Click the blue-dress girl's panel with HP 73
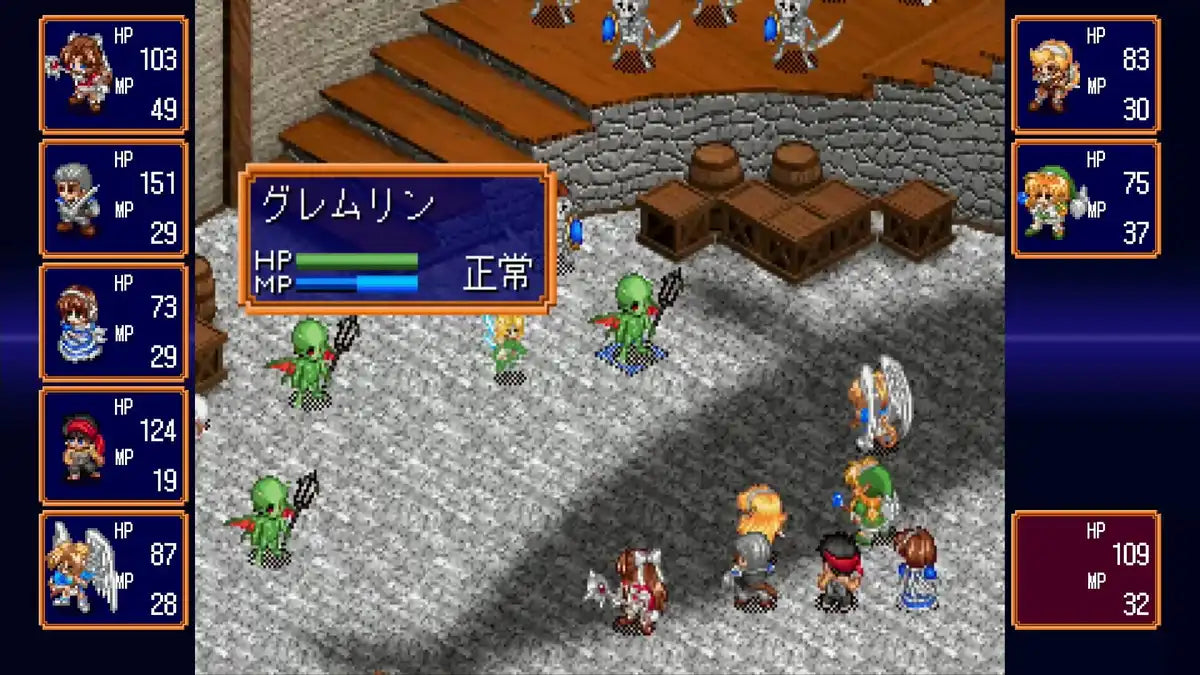 [x=114, y=323]
